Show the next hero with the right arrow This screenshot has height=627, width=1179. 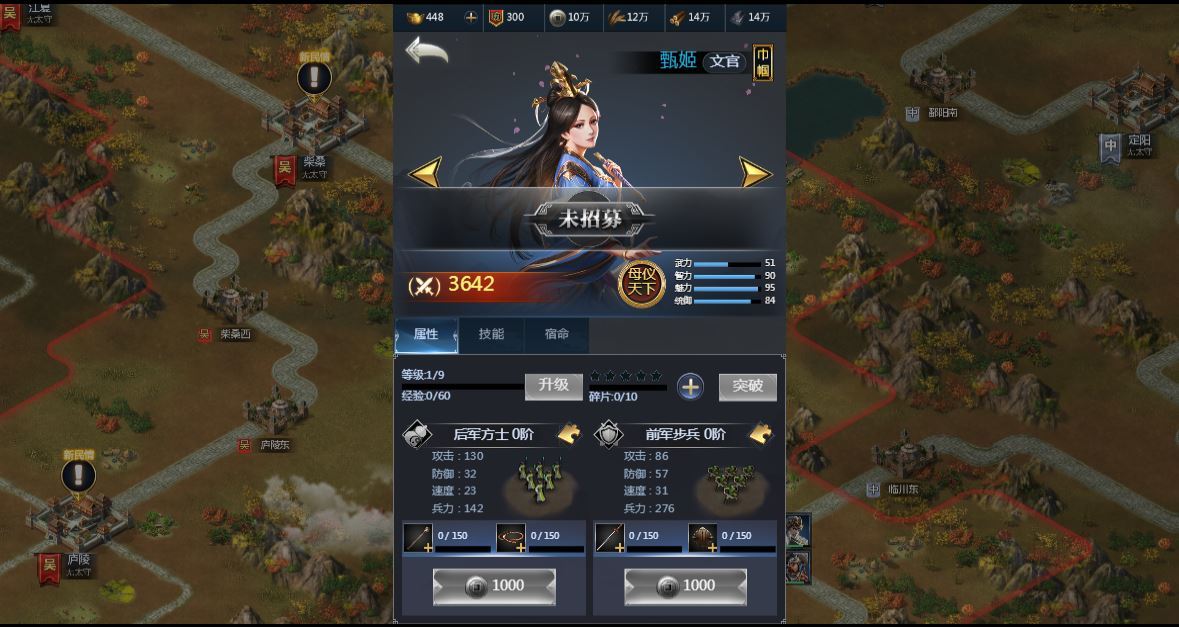click(755, 173)
